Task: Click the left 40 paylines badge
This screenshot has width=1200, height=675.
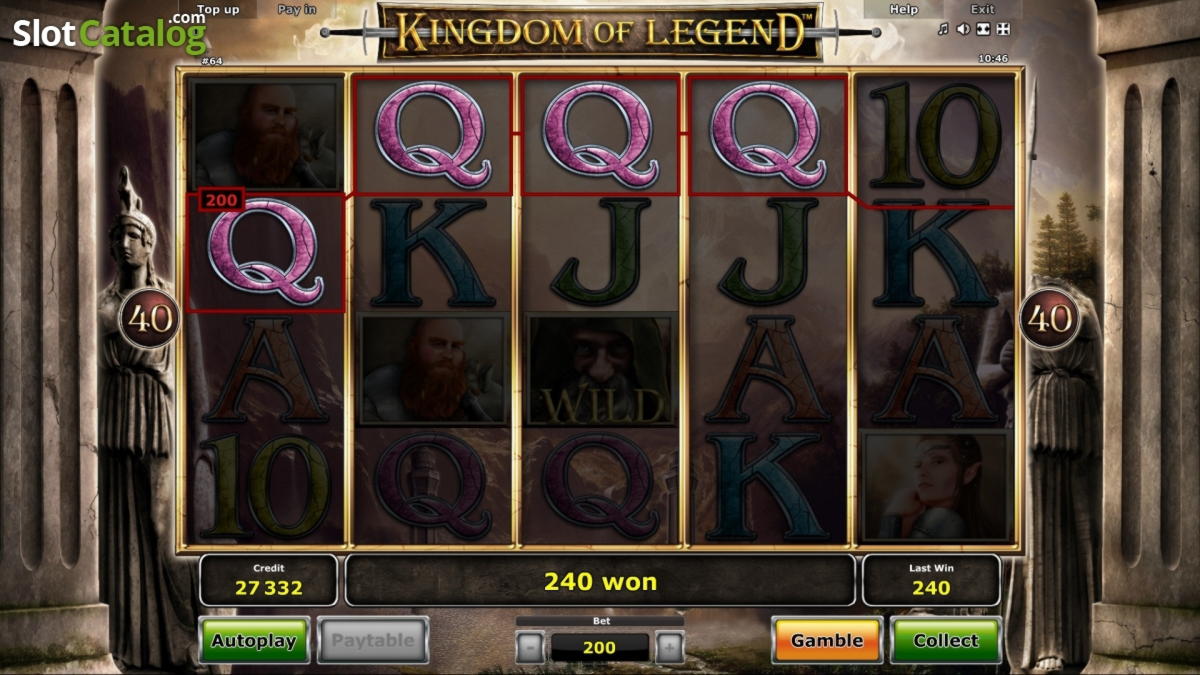Action: (x=149, y=319)
